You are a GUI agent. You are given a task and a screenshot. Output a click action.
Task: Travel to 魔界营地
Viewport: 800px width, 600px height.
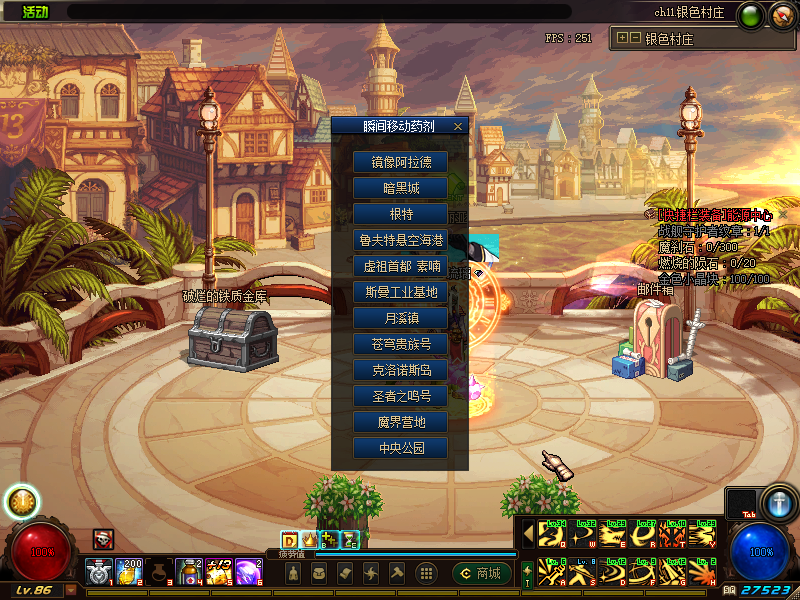point(400,422)
